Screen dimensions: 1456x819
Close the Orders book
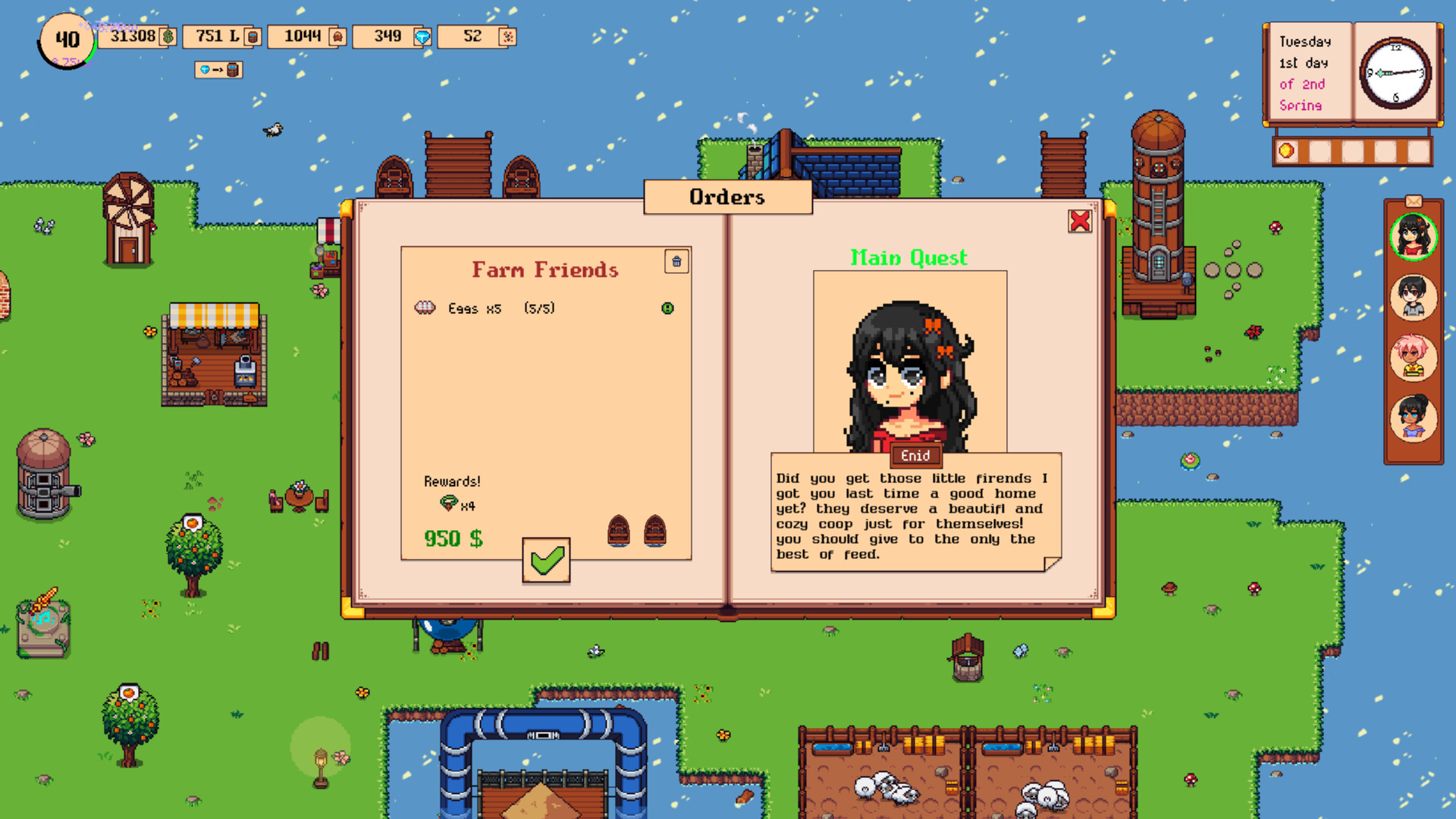pyautogui.click(x=1079, y=221)
